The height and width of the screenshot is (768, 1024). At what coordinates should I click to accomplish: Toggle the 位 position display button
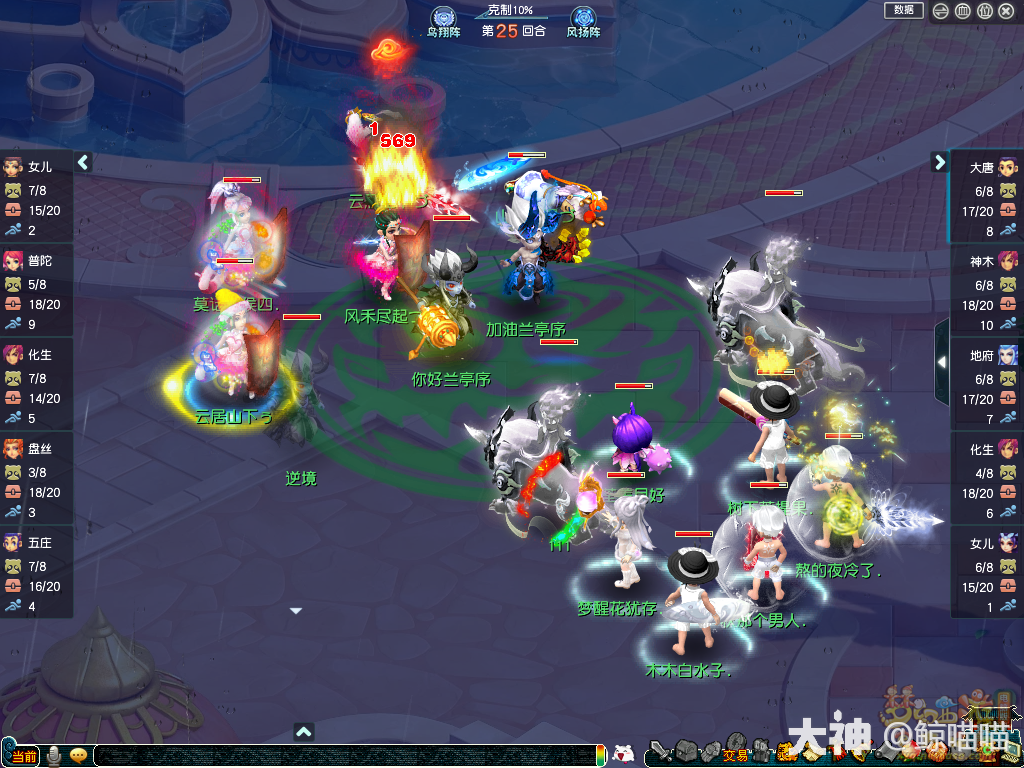click(984, 11)
